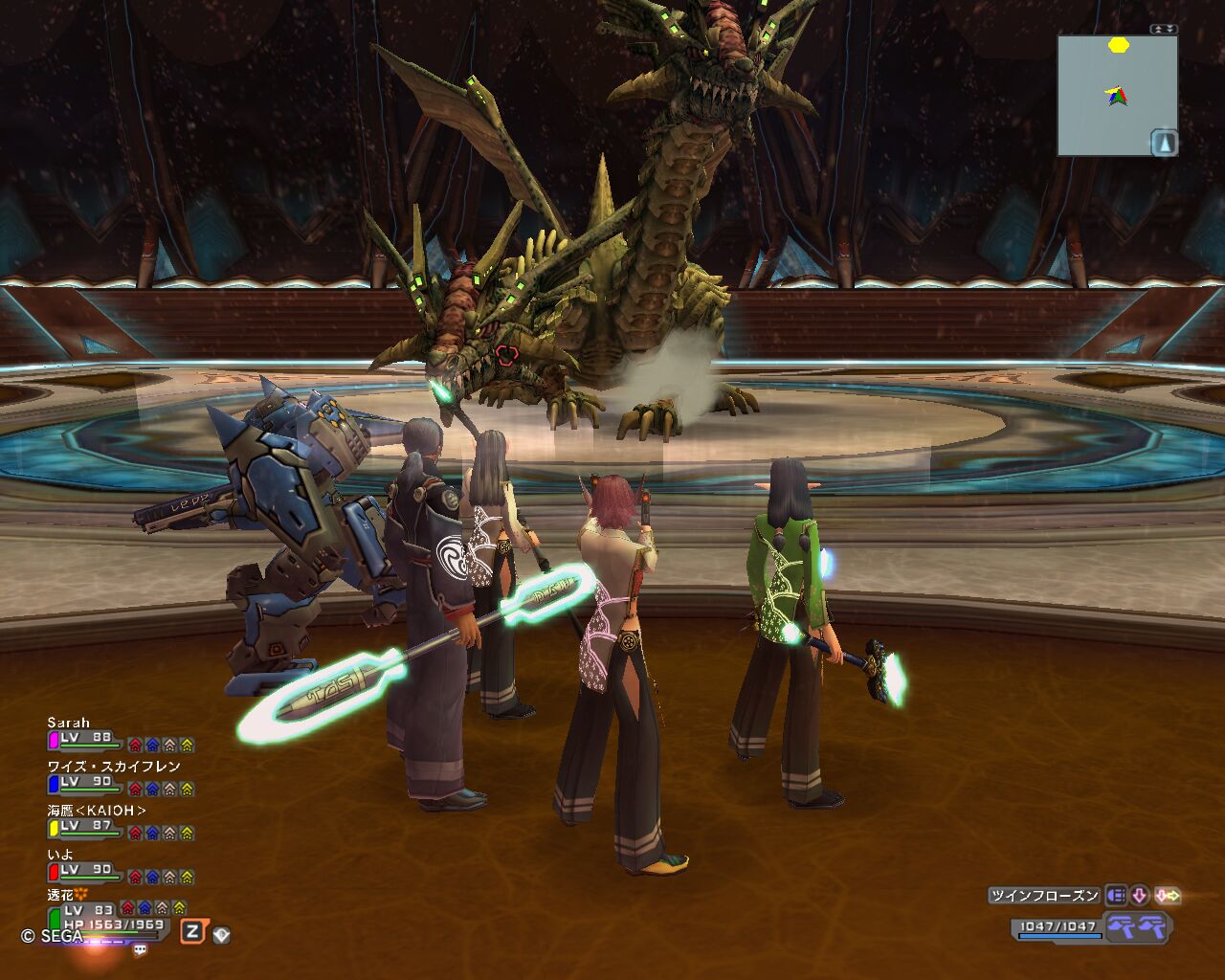Viewport: 1225px width, 980px height.
Task: Toggle the minimap size arrows button
Action: 1164,29
